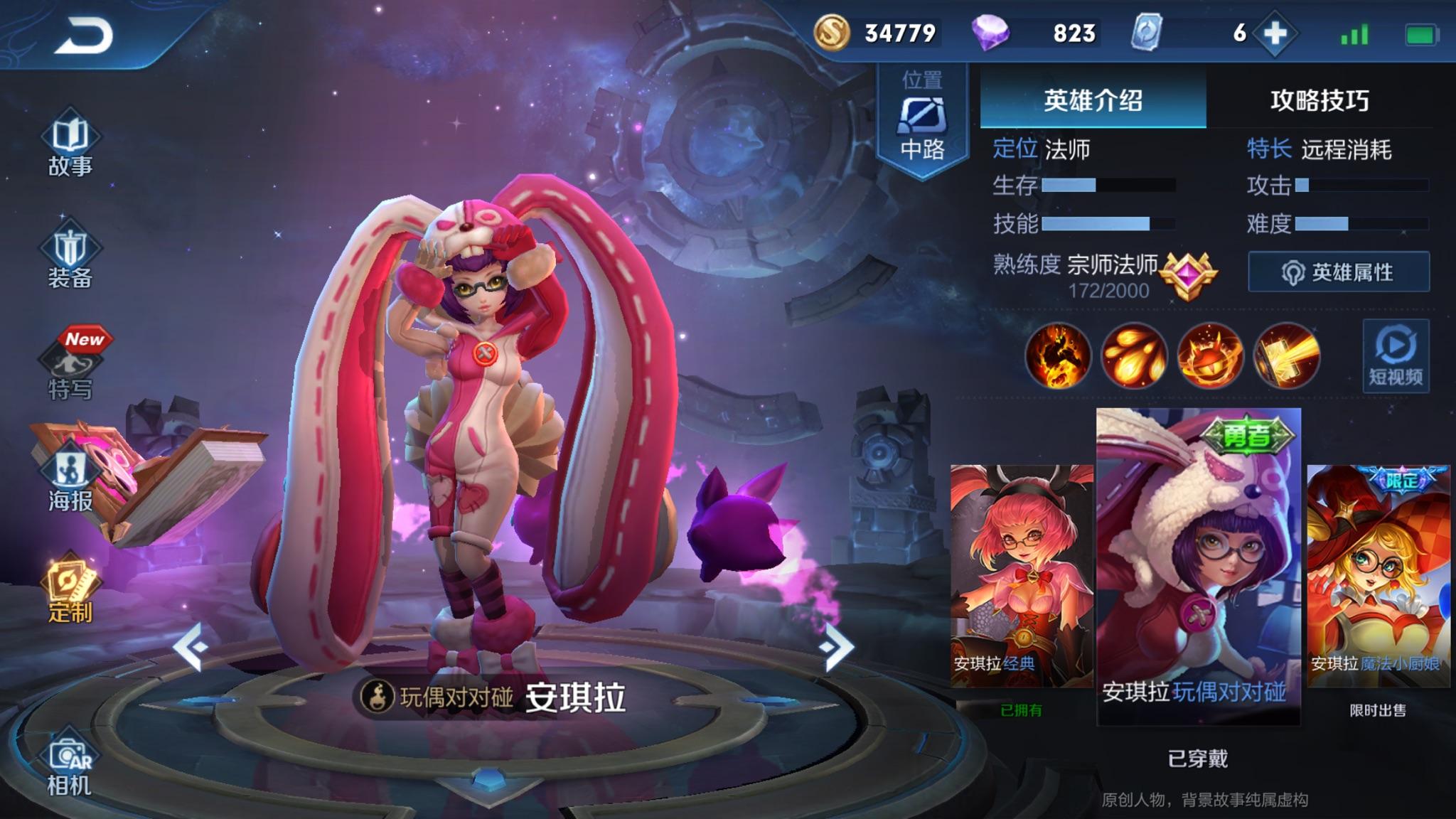Open the 定制 customization option
Image resolution: width=1456 pixels, height=819 pixels.
[x=71, y=591]
